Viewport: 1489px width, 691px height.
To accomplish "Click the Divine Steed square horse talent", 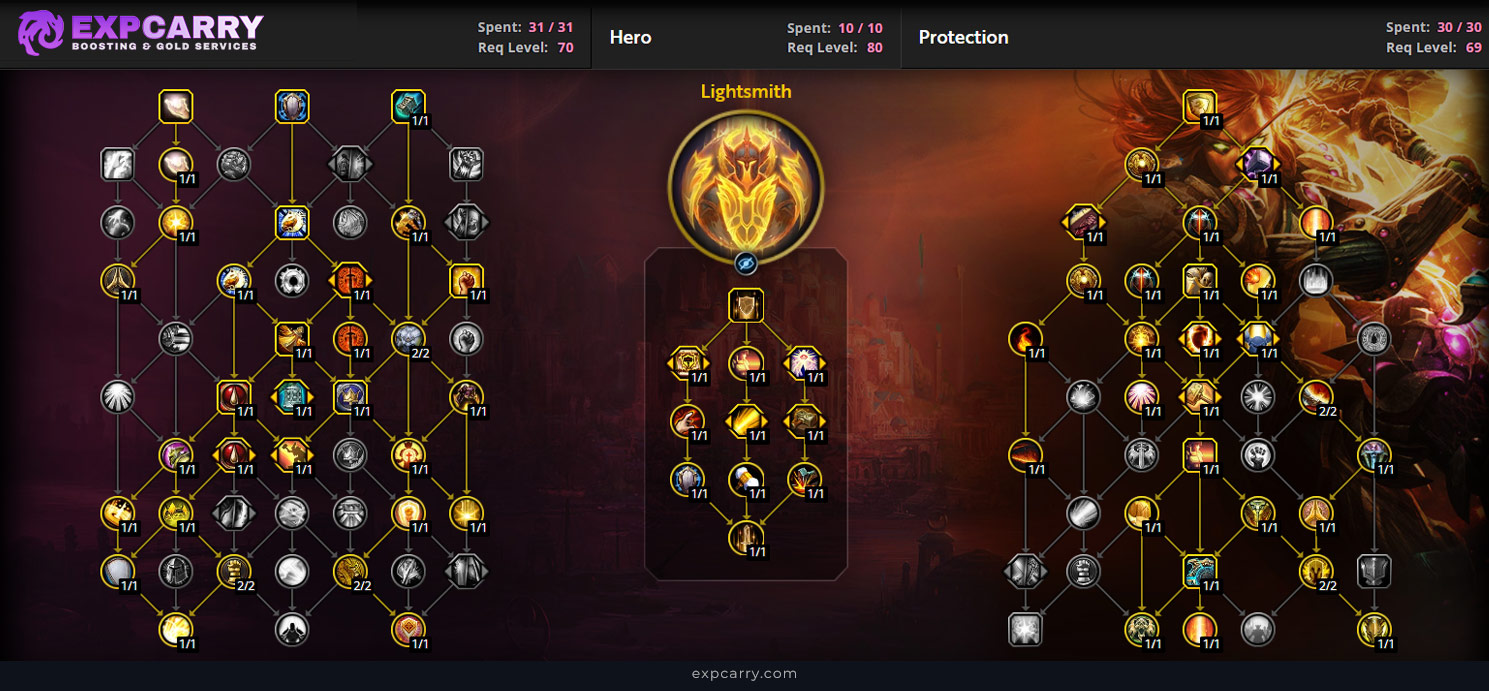I will 292,223.
